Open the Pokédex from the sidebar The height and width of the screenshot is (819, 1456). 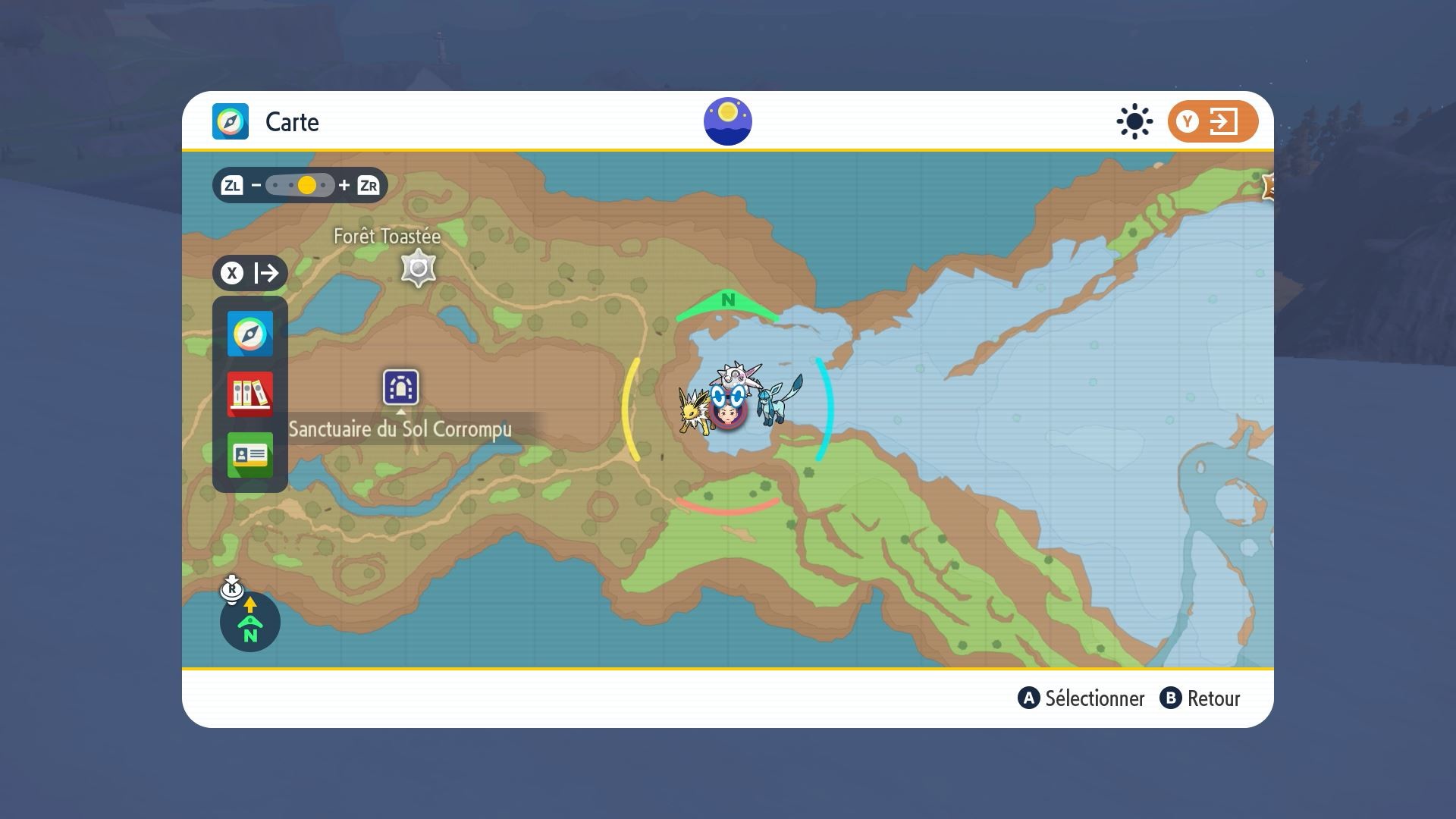coord(249,395)
